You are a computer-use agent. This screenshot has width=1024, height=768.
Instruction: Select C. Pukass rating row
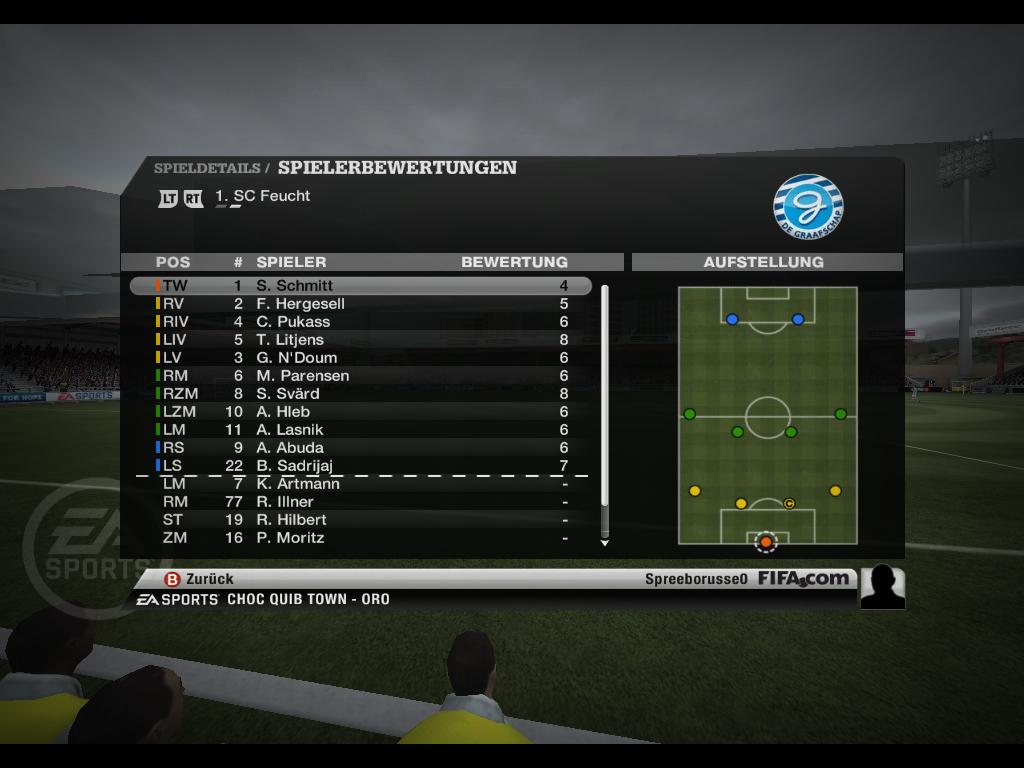tap(360, 322)
